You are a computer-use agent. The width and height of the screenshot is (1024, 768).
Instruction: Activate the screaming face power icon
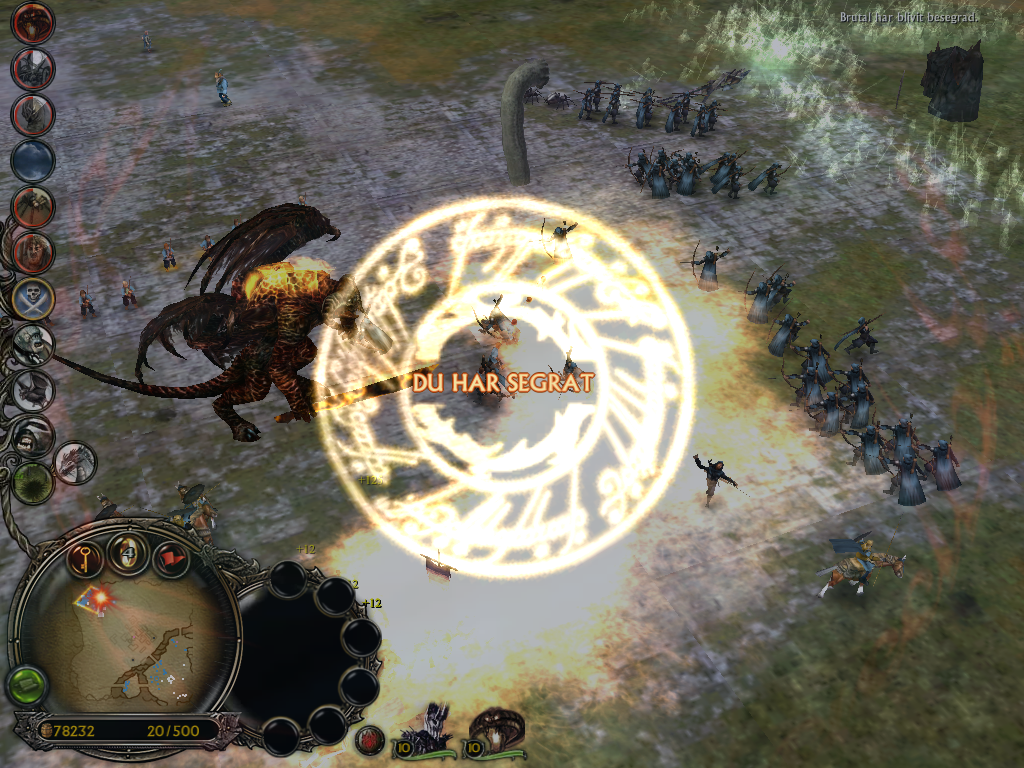coord(33,252)
